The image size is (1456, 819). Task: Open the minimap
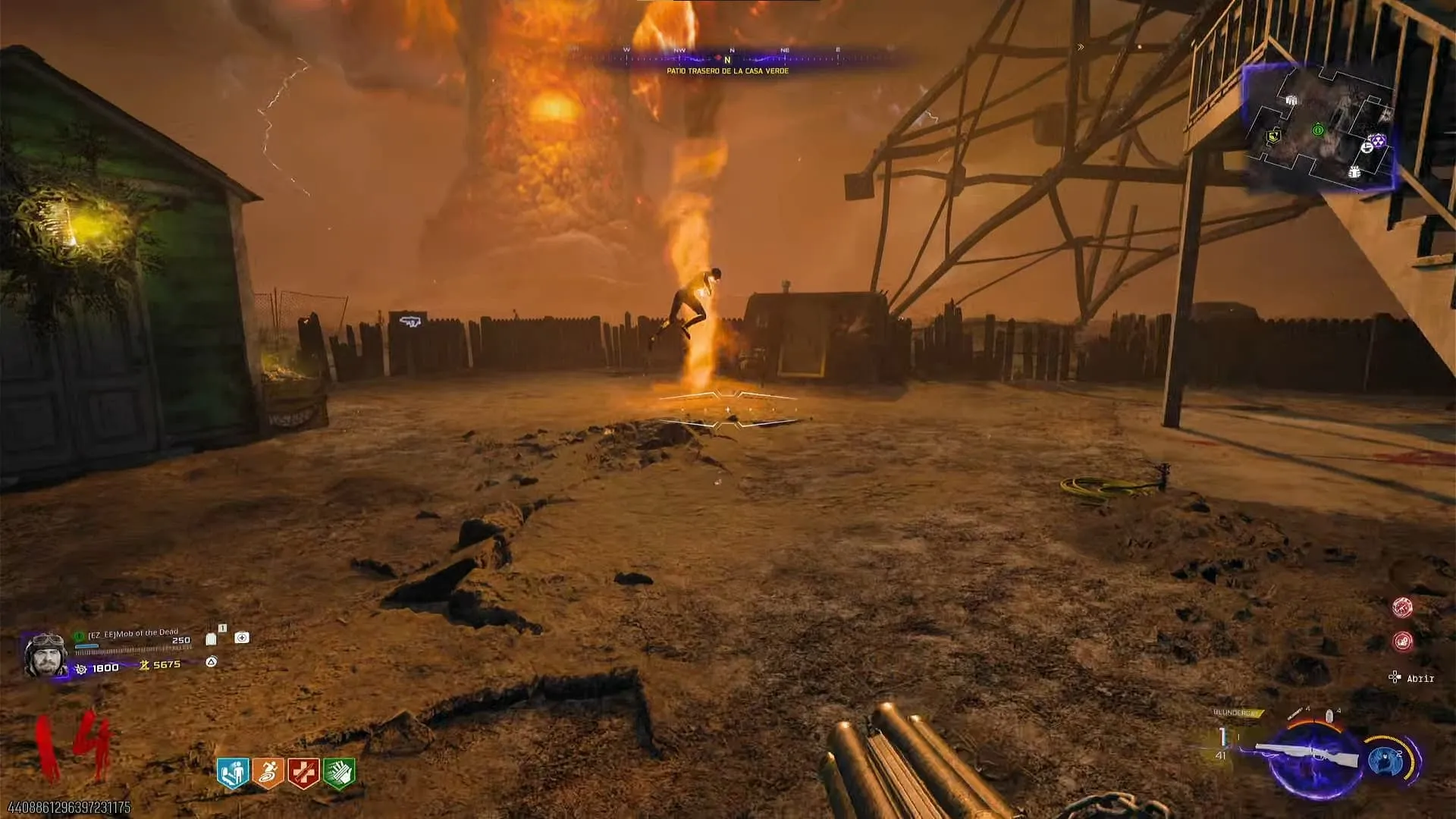(1320, 127)
